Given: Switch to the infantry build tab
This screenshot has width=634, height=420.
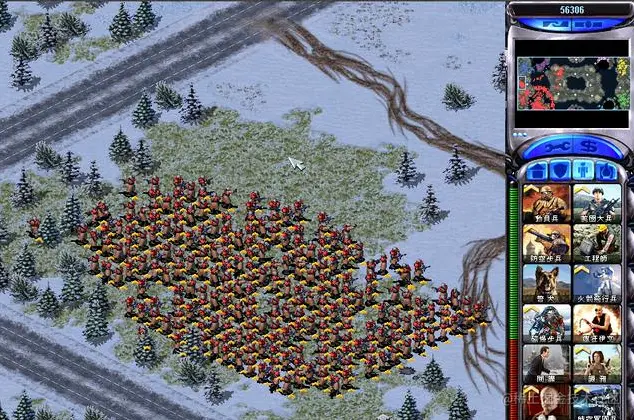Looking at the screenshot, I should point(583,170).
